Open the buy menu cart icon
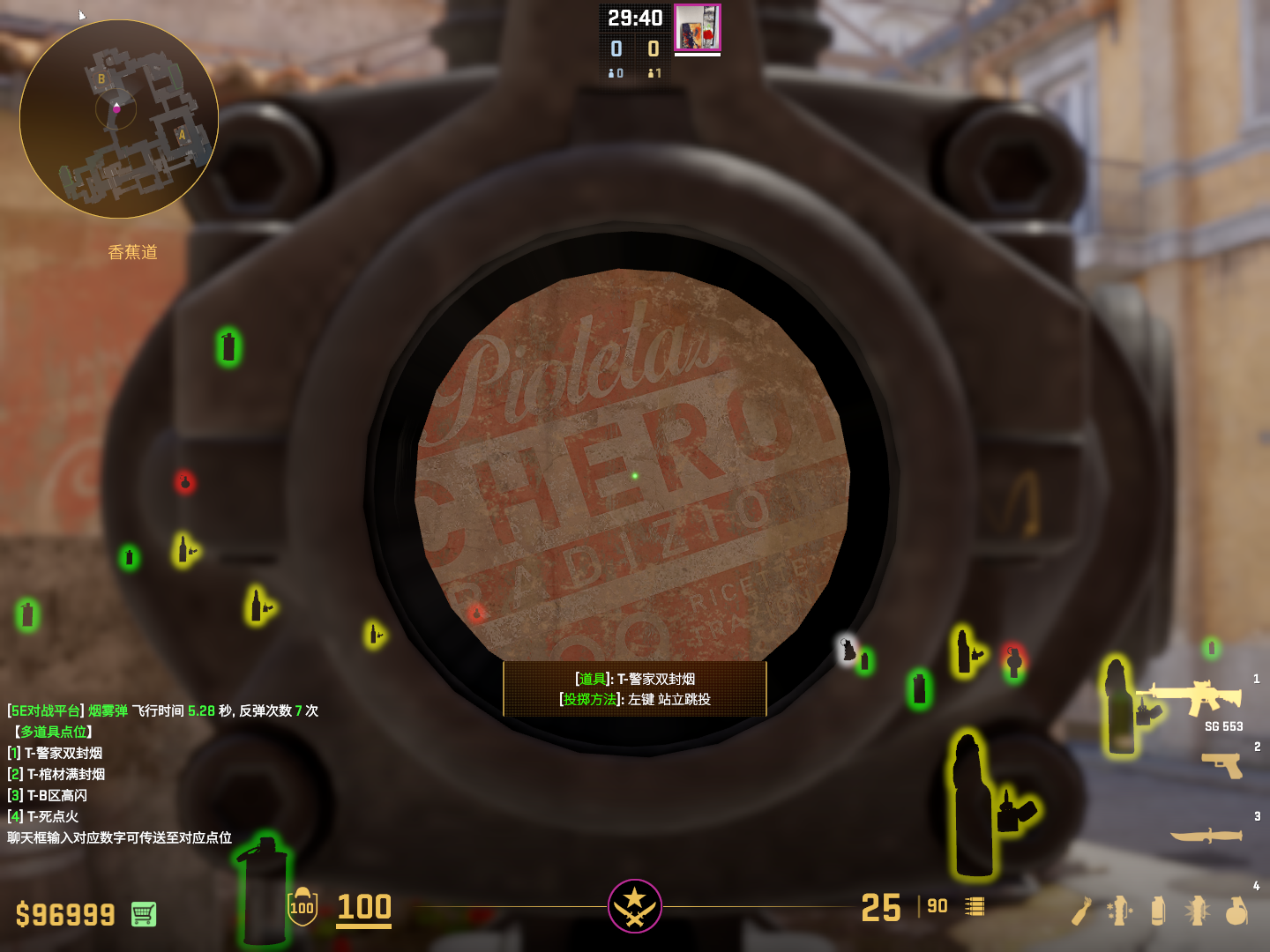The height and width of the screenshot is (952, 1270). click(x=144, y=914)
